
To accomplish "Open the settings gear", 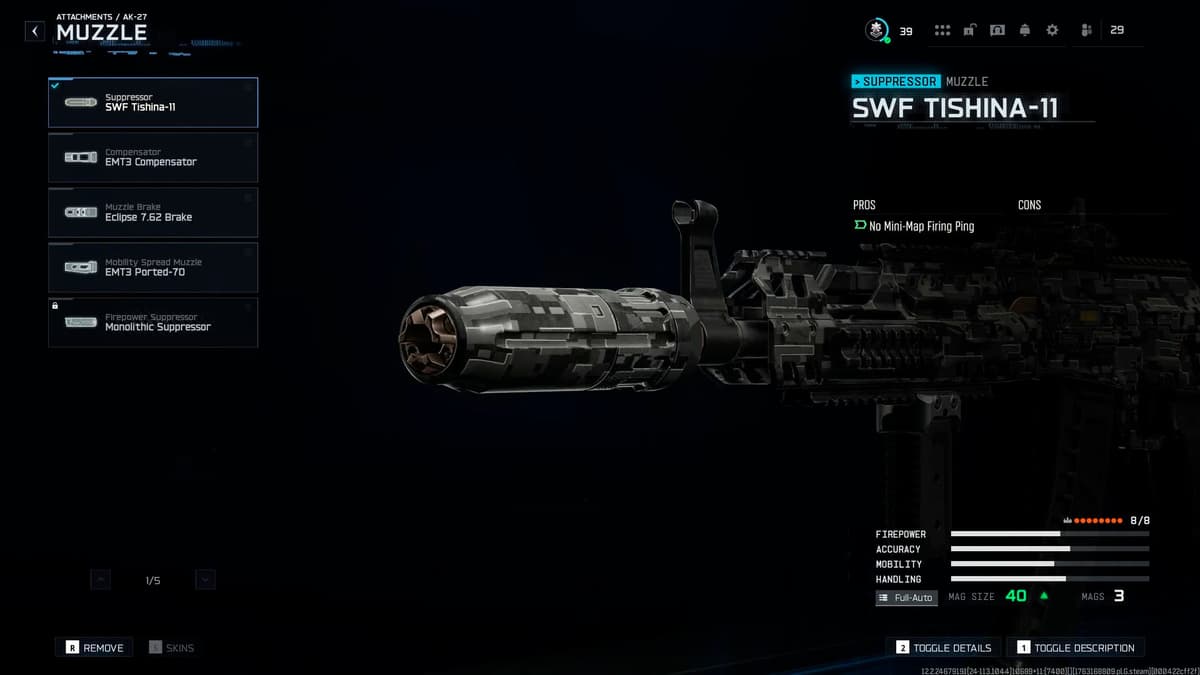I will pyautogui.click(x=1052, y=31).
